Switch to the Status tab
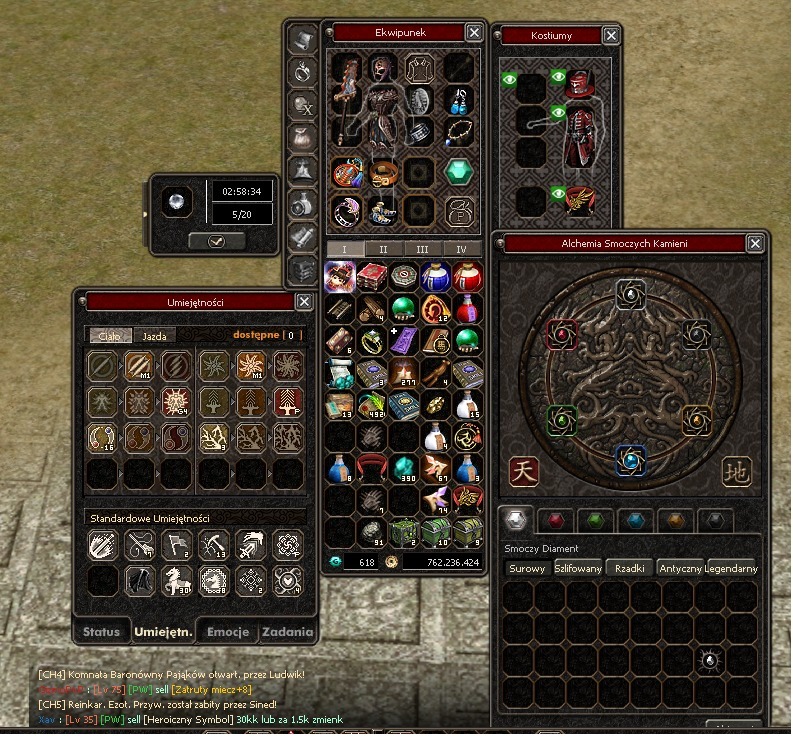 pyautogui.click(x=101, y=632)
